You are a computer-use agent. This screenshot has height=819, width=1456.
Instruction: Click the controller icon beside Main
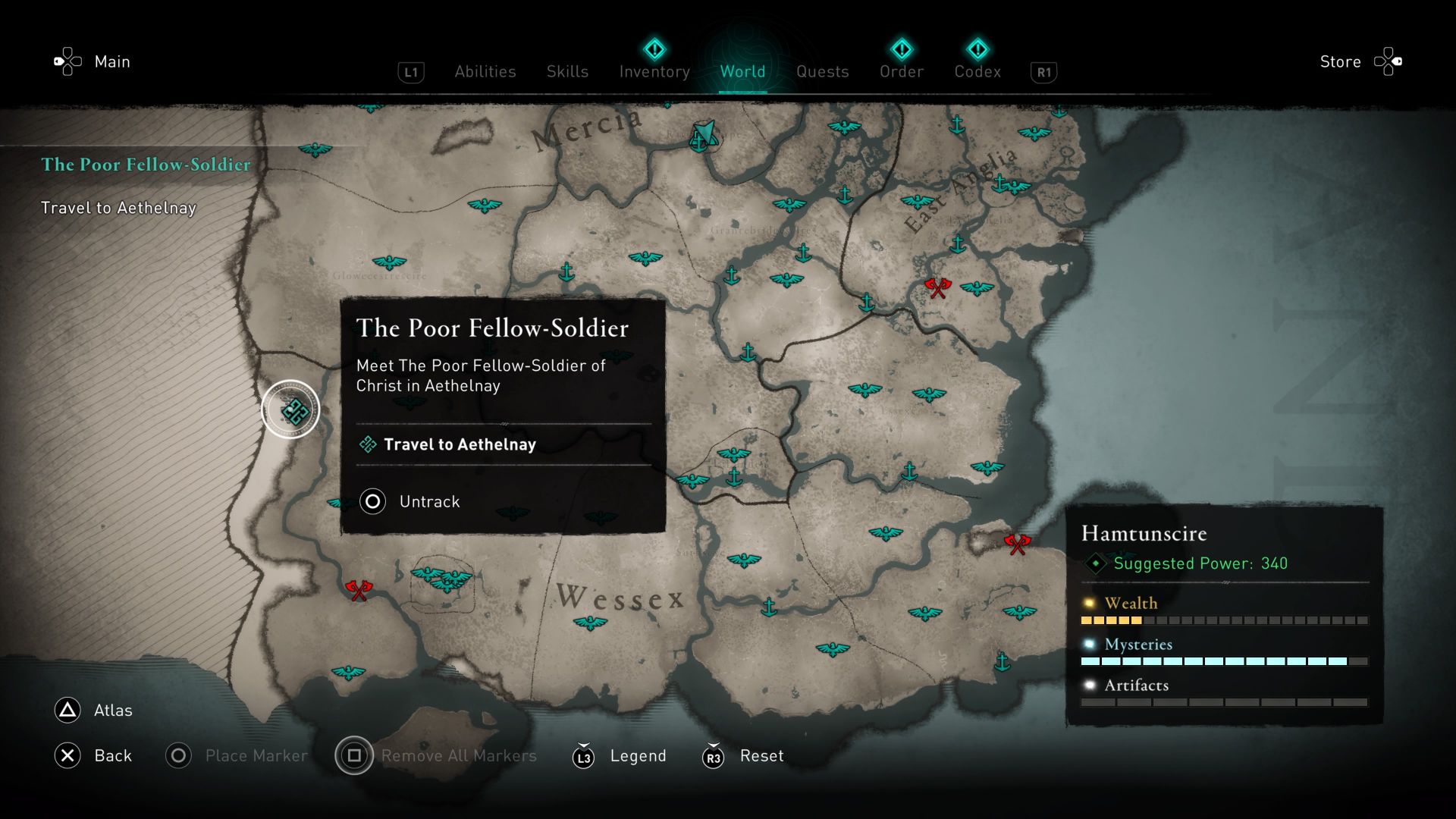click(x=67, y=61)
